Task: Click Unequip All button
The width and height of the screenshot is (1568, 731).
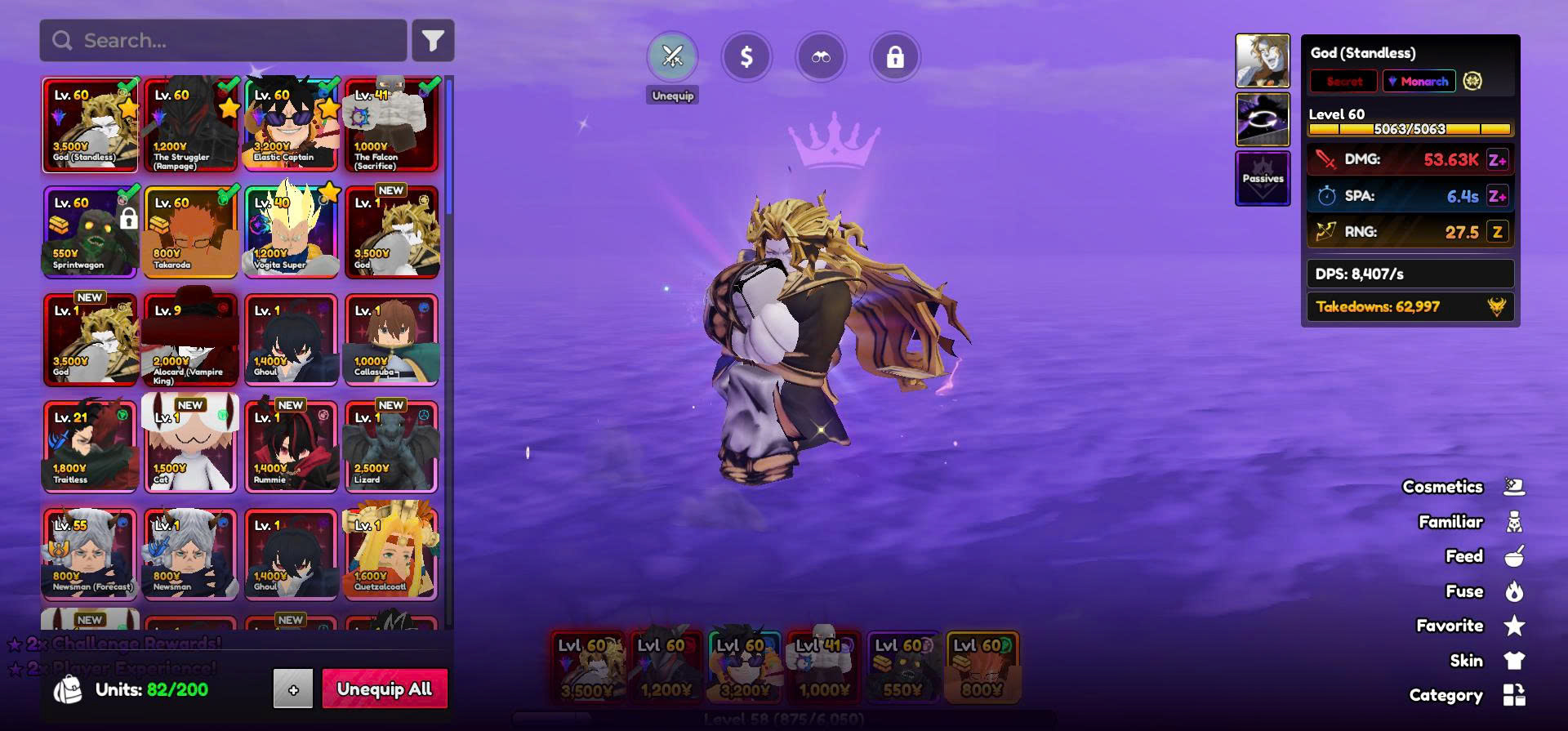Action: [385, 689]
